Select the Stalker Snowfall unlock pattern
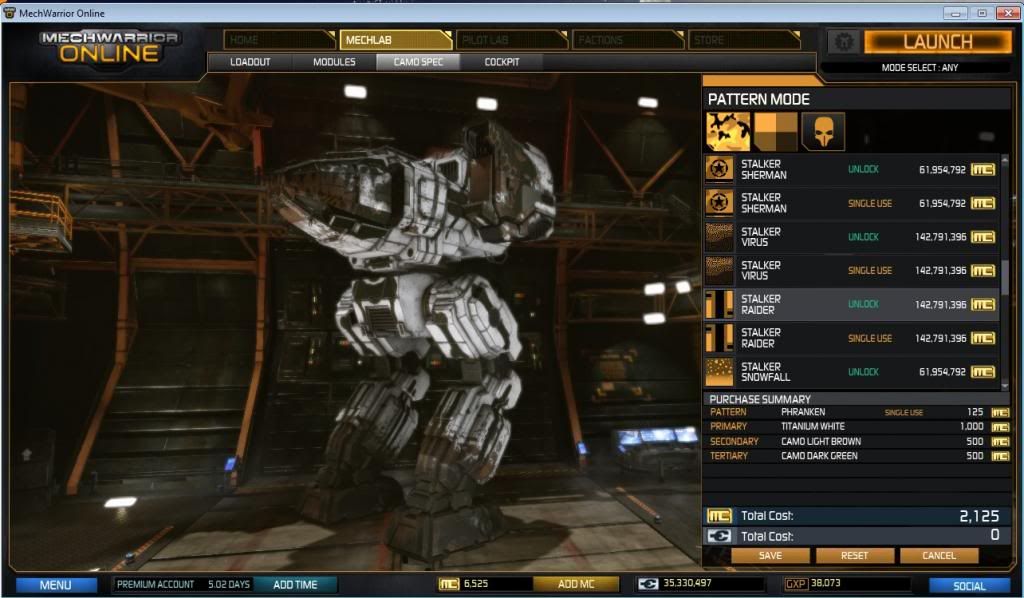The width and height of the screenshot is (1024, 598). [x=852, y=372]
